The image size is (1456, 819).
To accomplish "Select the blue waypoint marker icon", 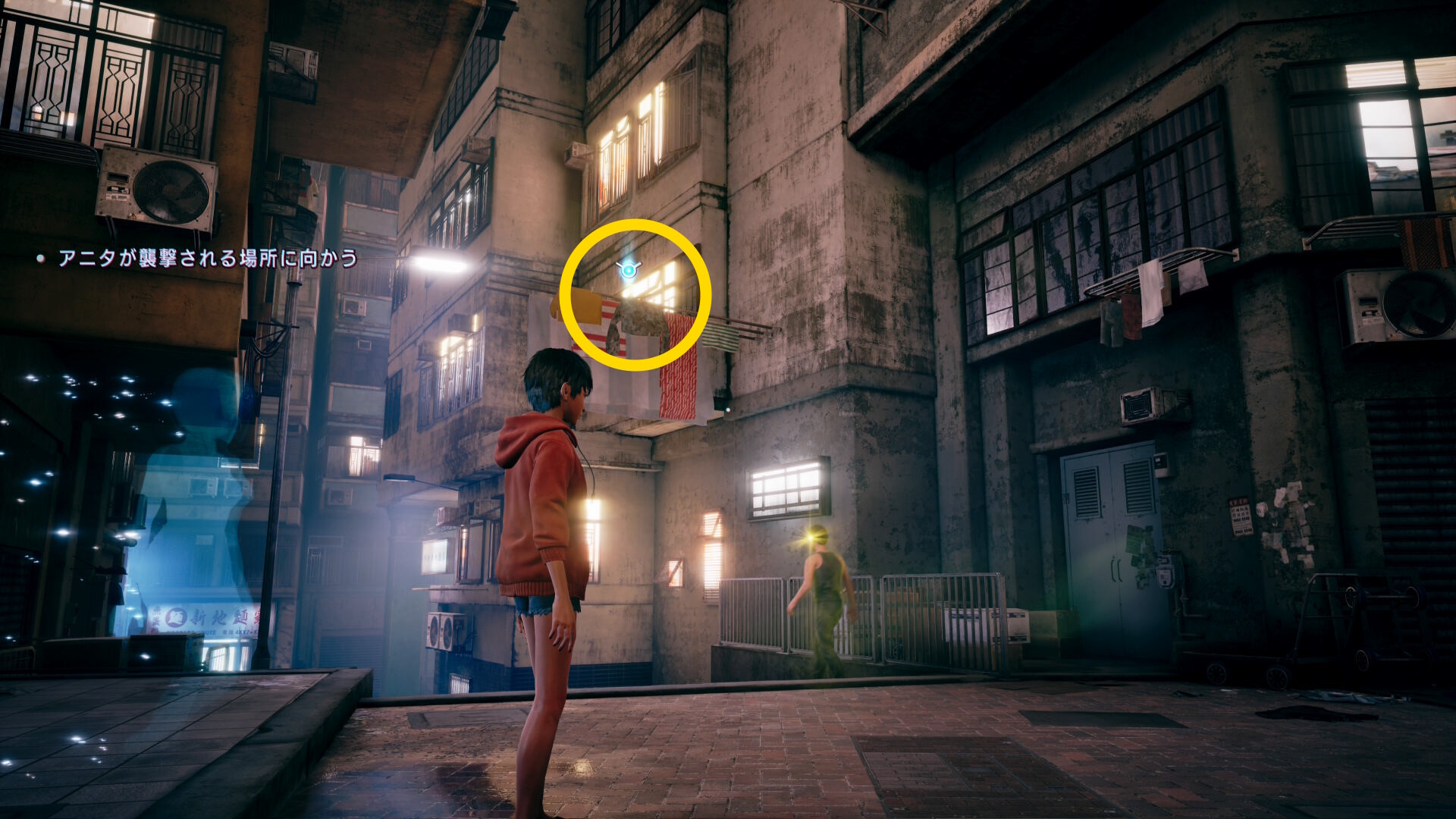I will pos(629,269).
